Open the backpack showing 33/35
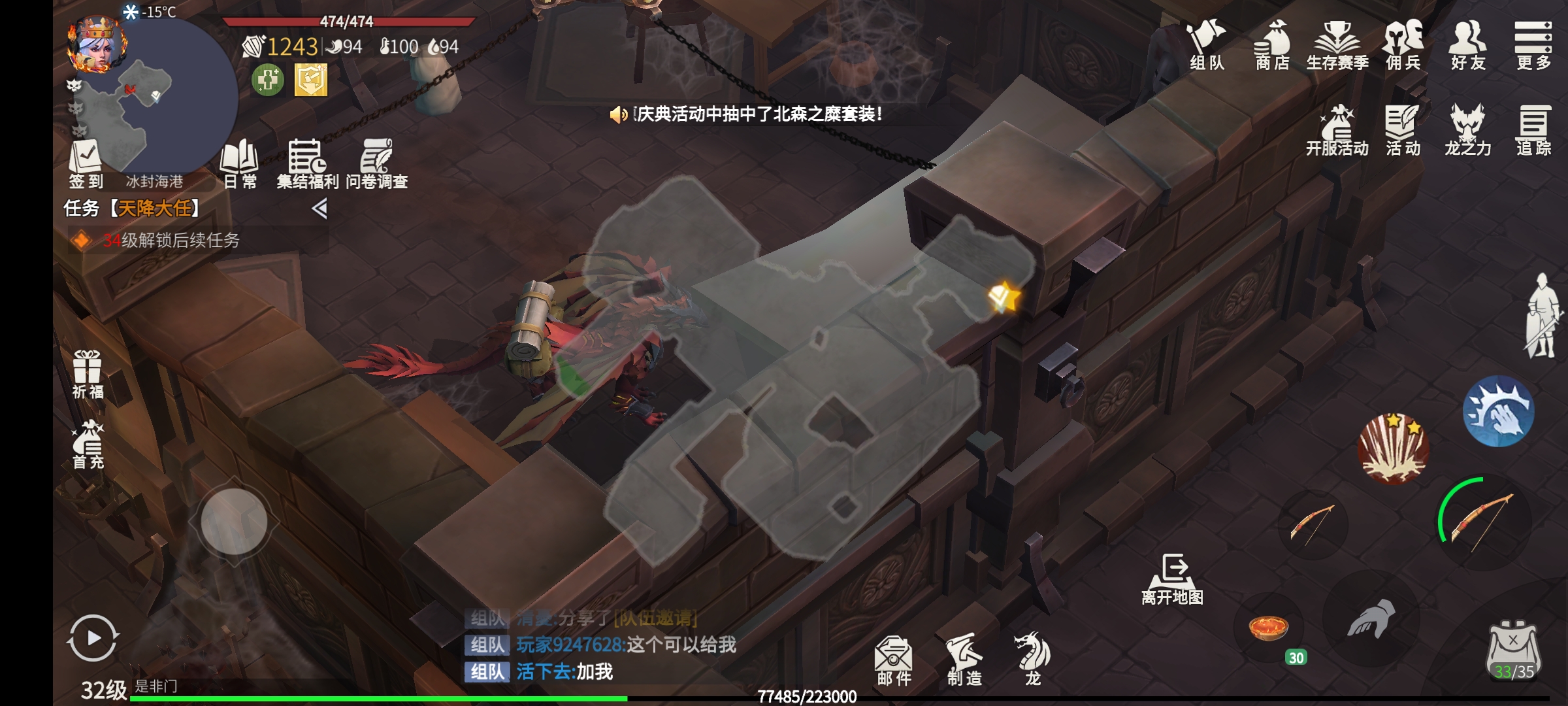This screenshot has width=1568, height=706. click(x=1514, y=650)
